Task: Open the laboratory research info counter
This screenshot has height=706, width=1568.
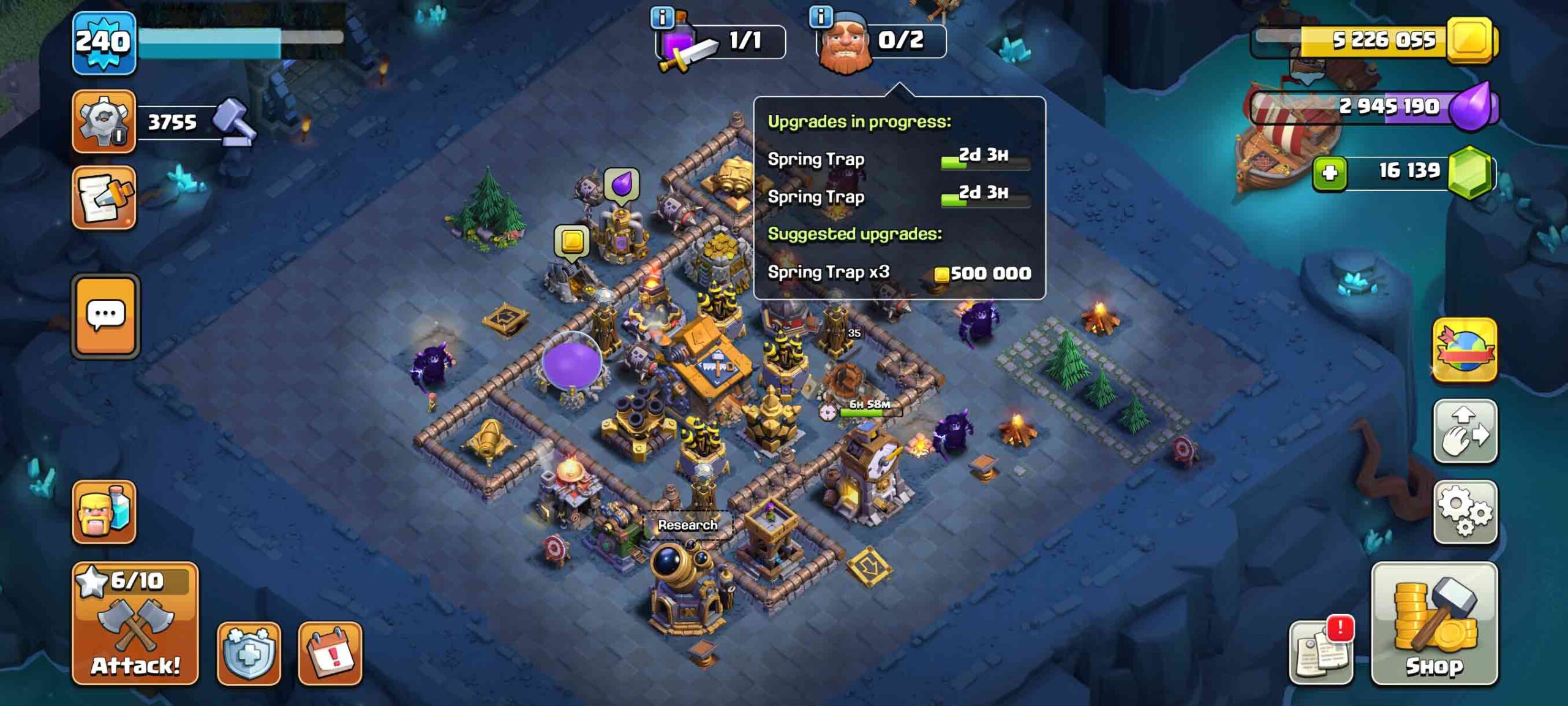Action: point(720,41)
